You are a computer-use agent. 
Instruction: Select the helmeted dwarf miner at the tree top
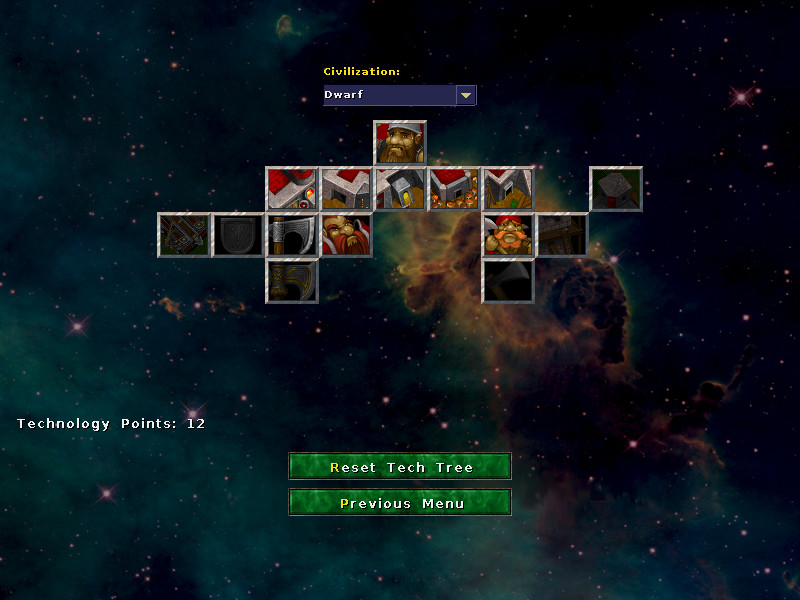(400, 142)
